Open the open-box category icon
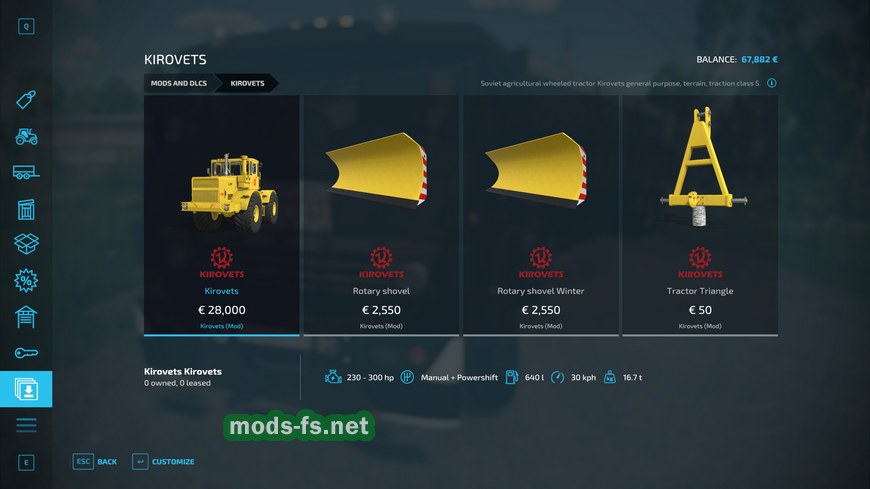Viewport: 870px width, 489px height. [x=26, y=244]
